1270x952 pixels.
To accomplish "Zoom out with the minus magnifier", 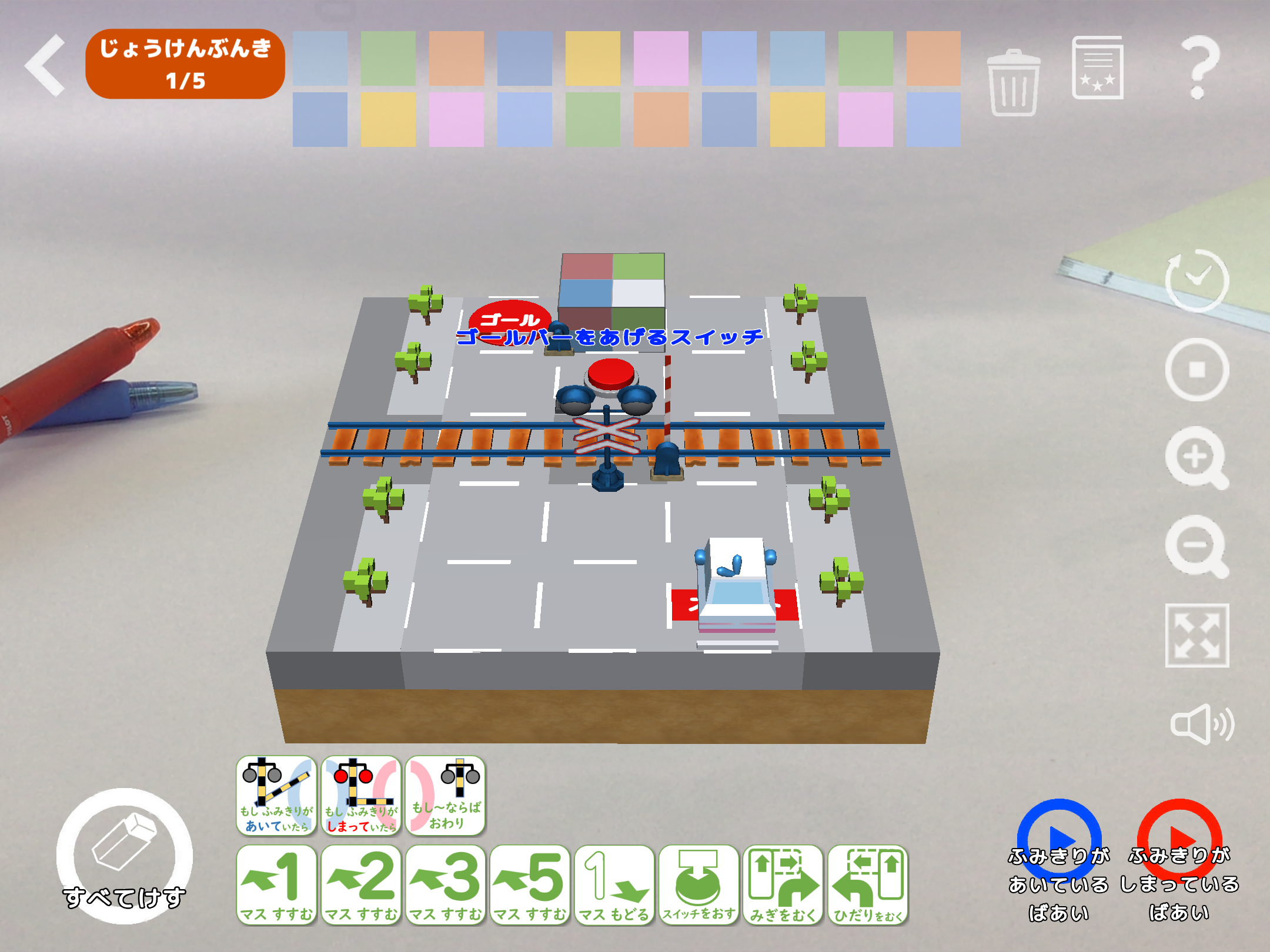I will point(1197,546).
